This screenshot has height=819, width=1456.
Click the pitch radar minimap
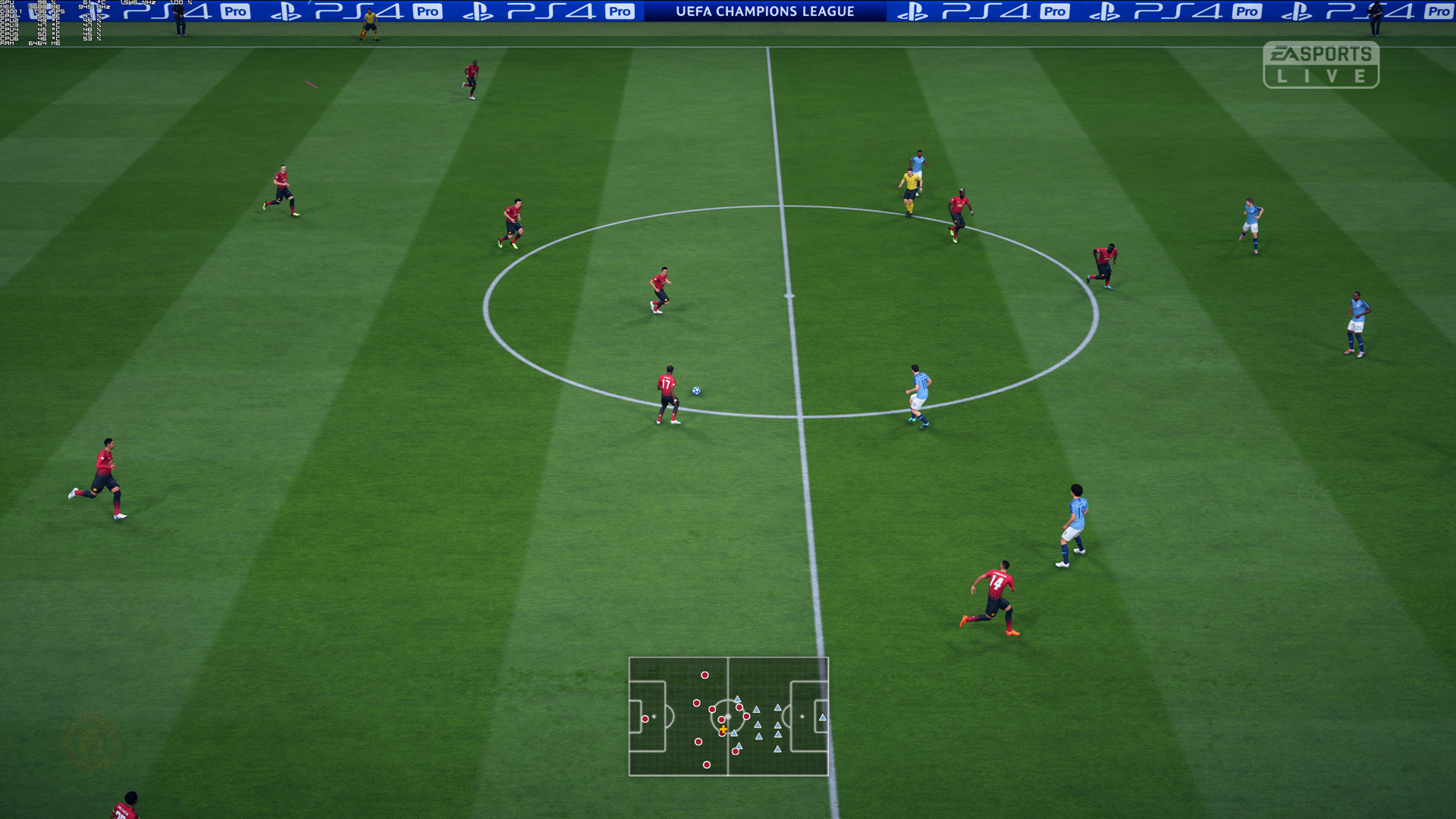(x=728, y=717)
